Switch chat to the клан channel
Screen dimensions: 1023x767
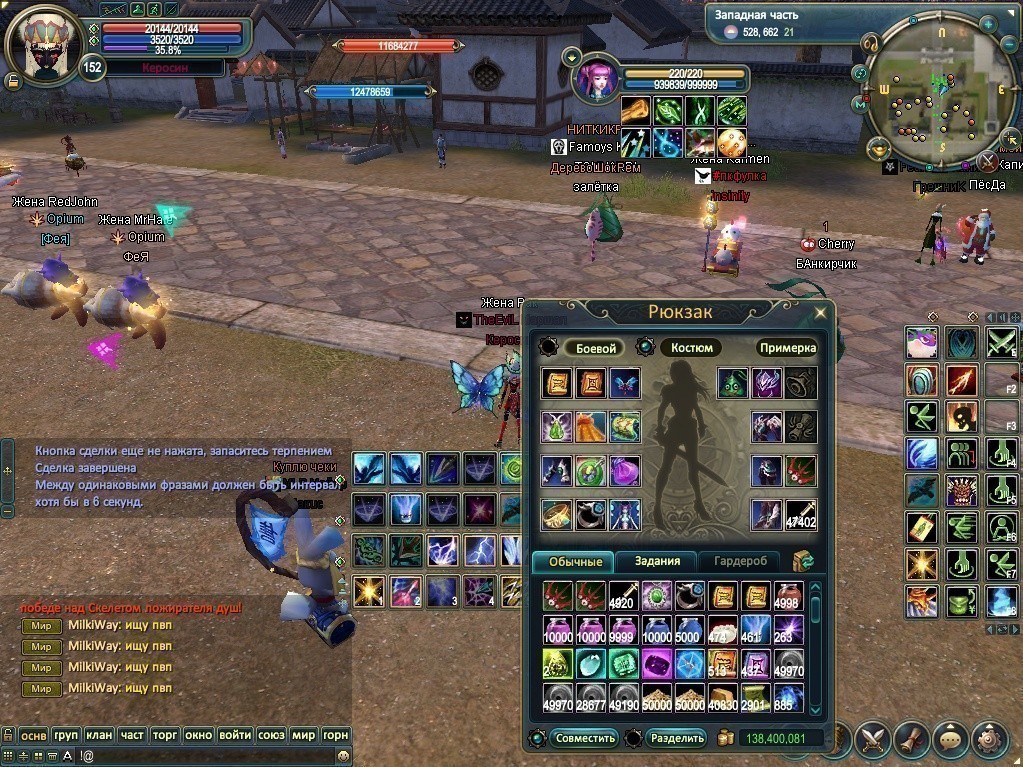[99, 735]
